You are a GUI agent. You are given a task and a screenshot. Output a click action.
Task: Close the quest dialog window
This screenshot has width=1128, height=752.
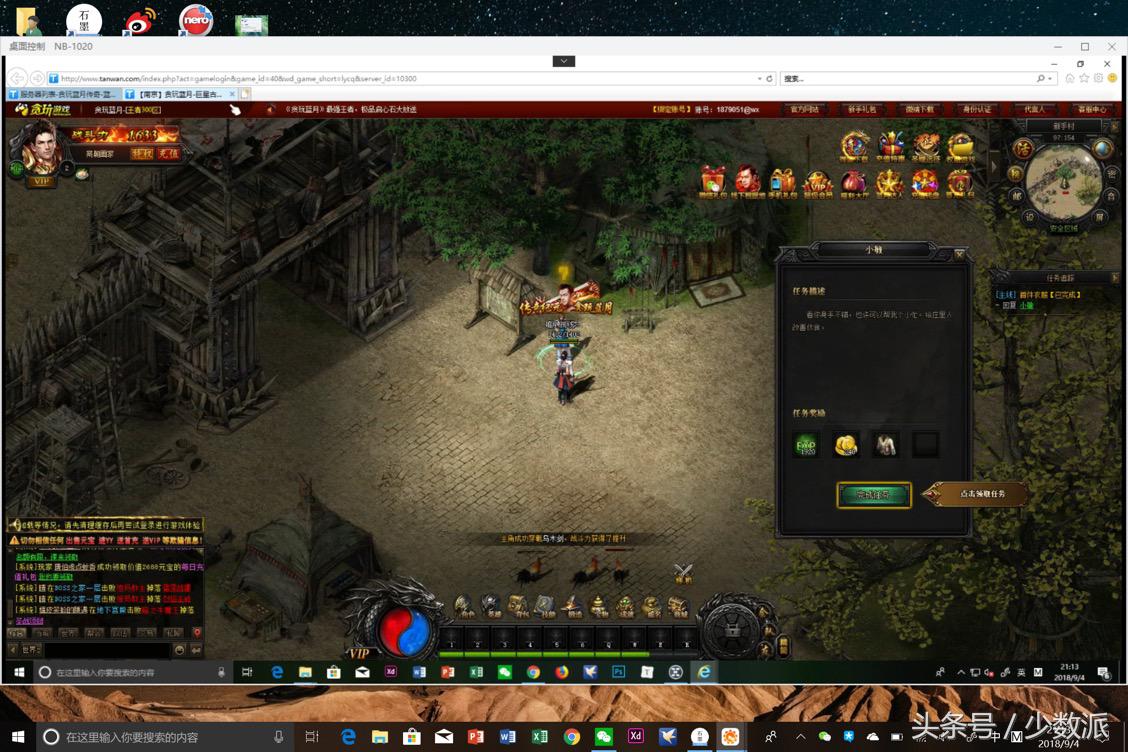pos(959,255)
